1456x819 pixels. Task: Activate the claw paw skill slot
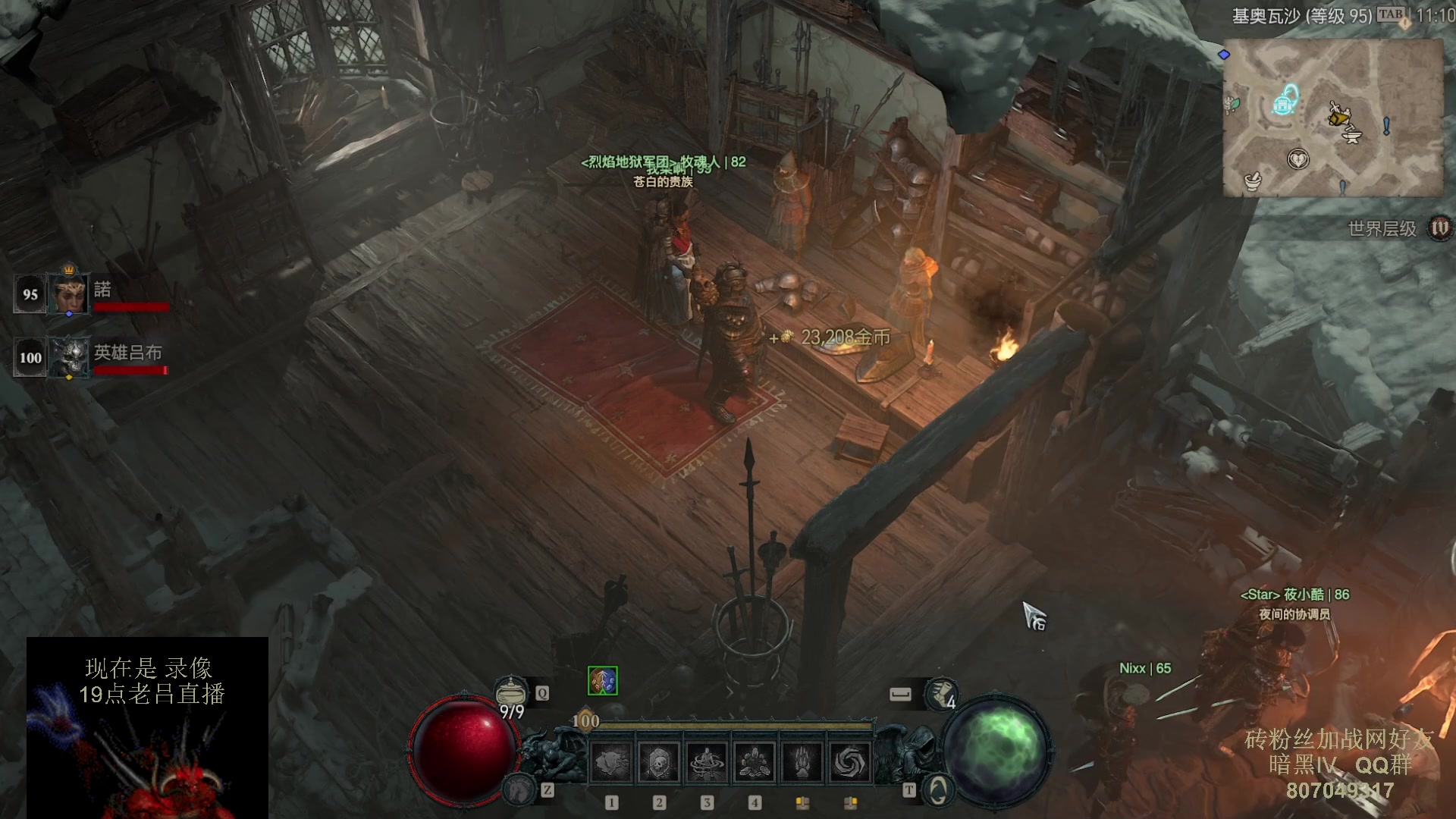(x=802, y=761)
